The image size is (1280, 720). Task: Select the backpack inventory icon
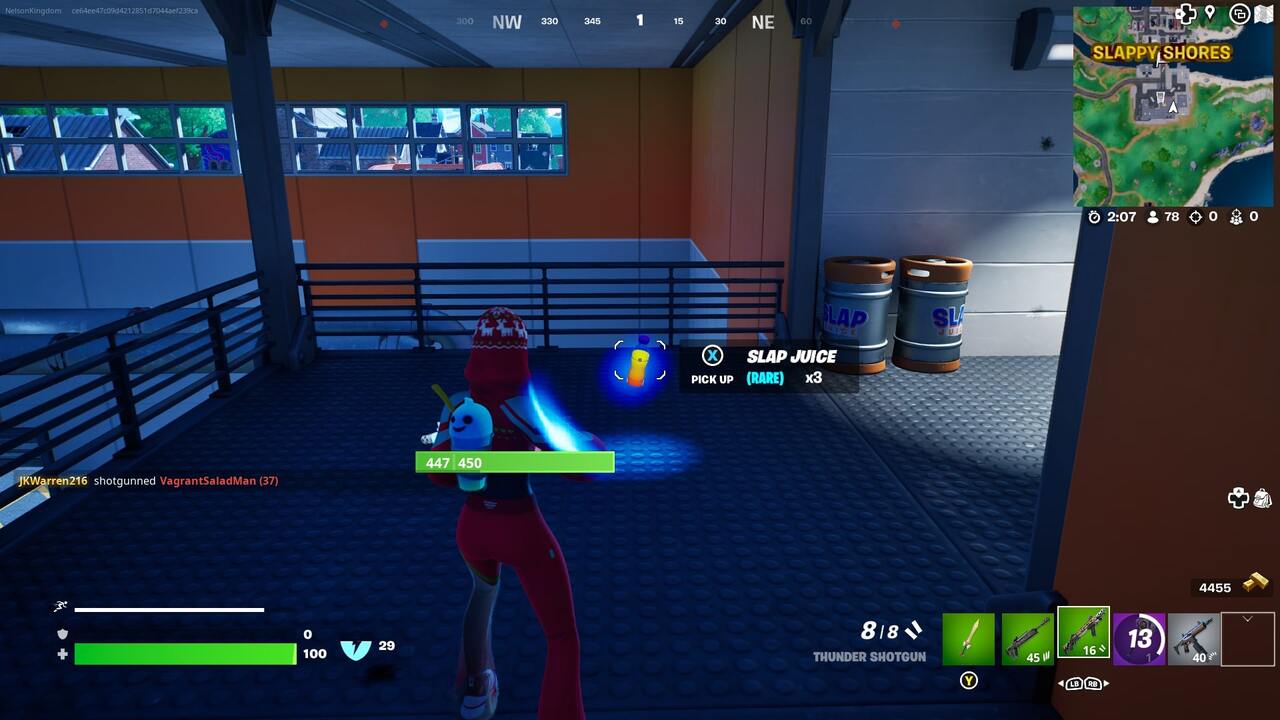pos(1262,499)
